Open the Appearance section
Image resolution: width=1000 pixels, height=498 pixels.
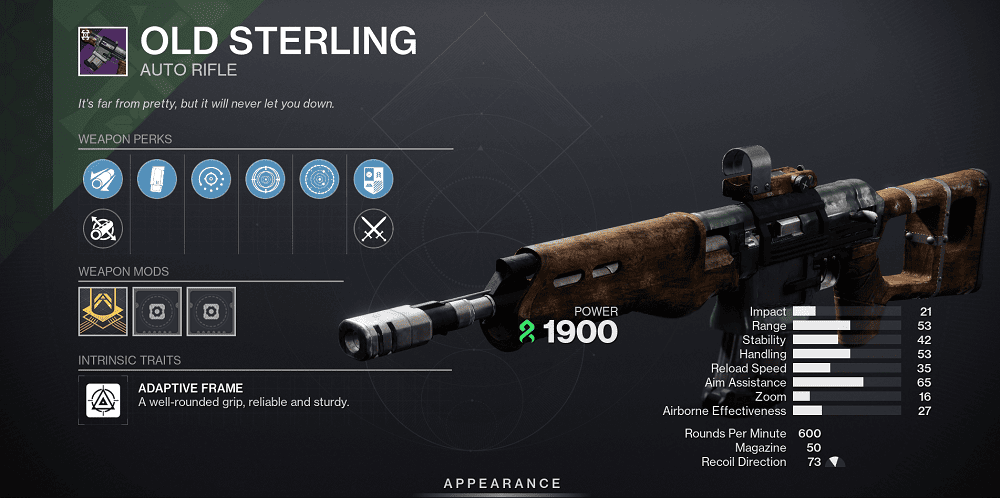[502, 483]
